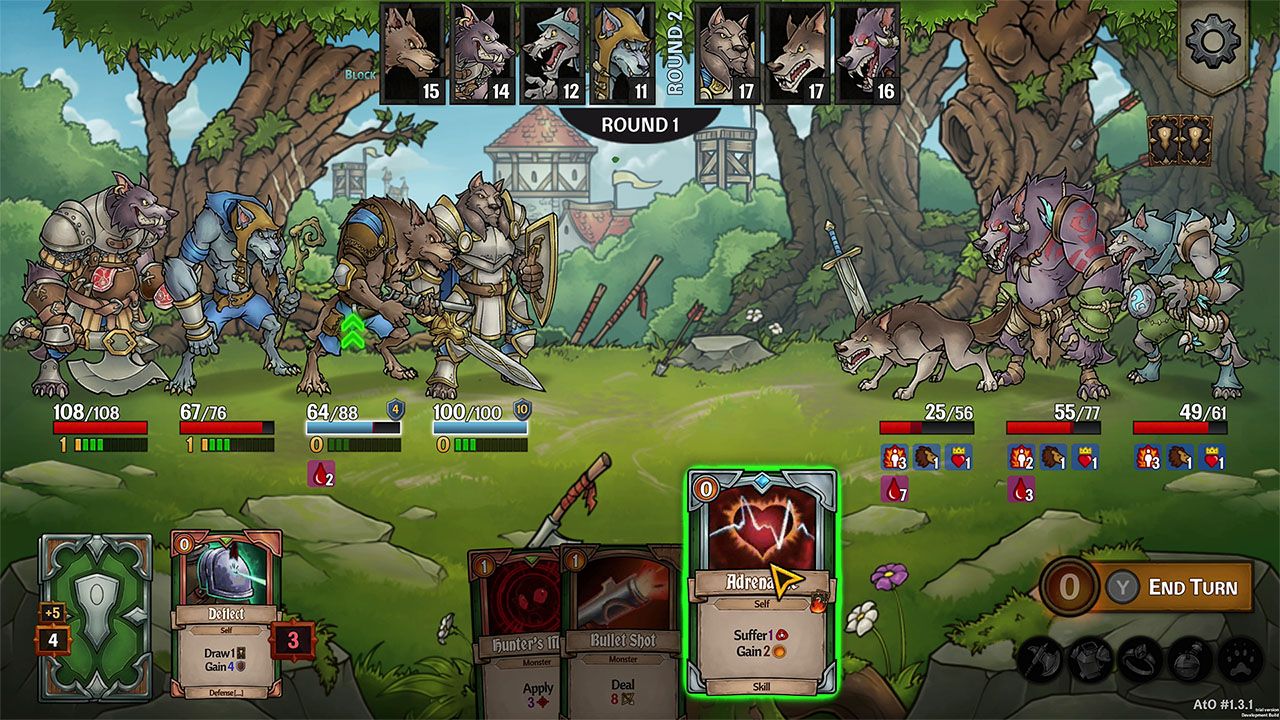
Task: Select the Deflect card
Action: click(225, 615)
